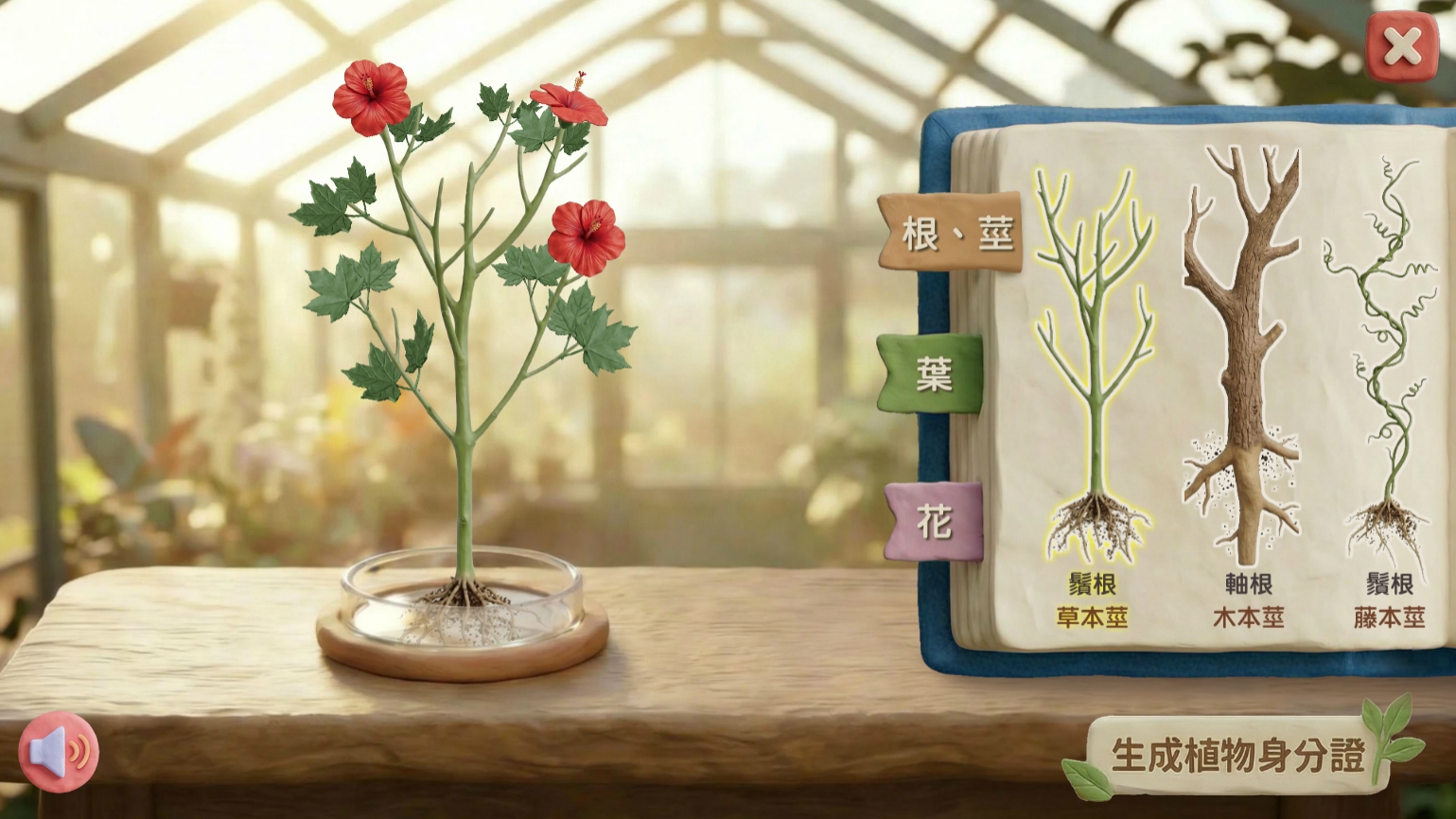The height and width of the screenshot is (819, 1456).
Task: Toggle sound with the speaker icon
Action: (x=60, y=752)
